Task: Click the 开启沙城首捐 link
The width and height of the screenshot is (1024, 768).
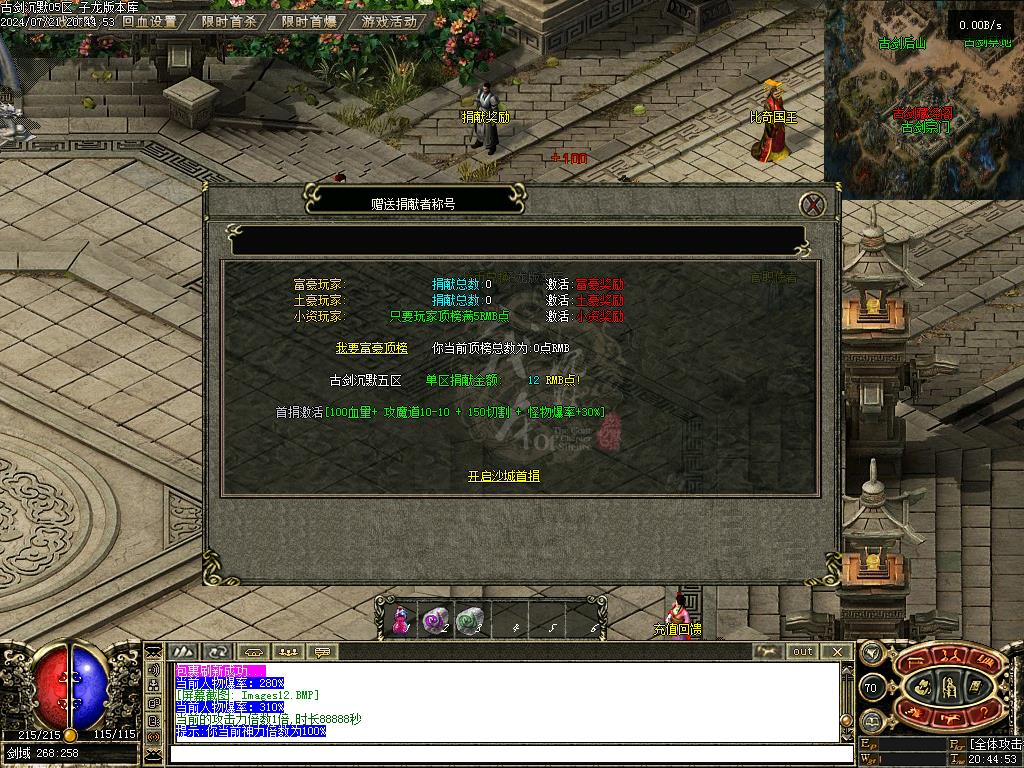Action: (x=504, y=476)
